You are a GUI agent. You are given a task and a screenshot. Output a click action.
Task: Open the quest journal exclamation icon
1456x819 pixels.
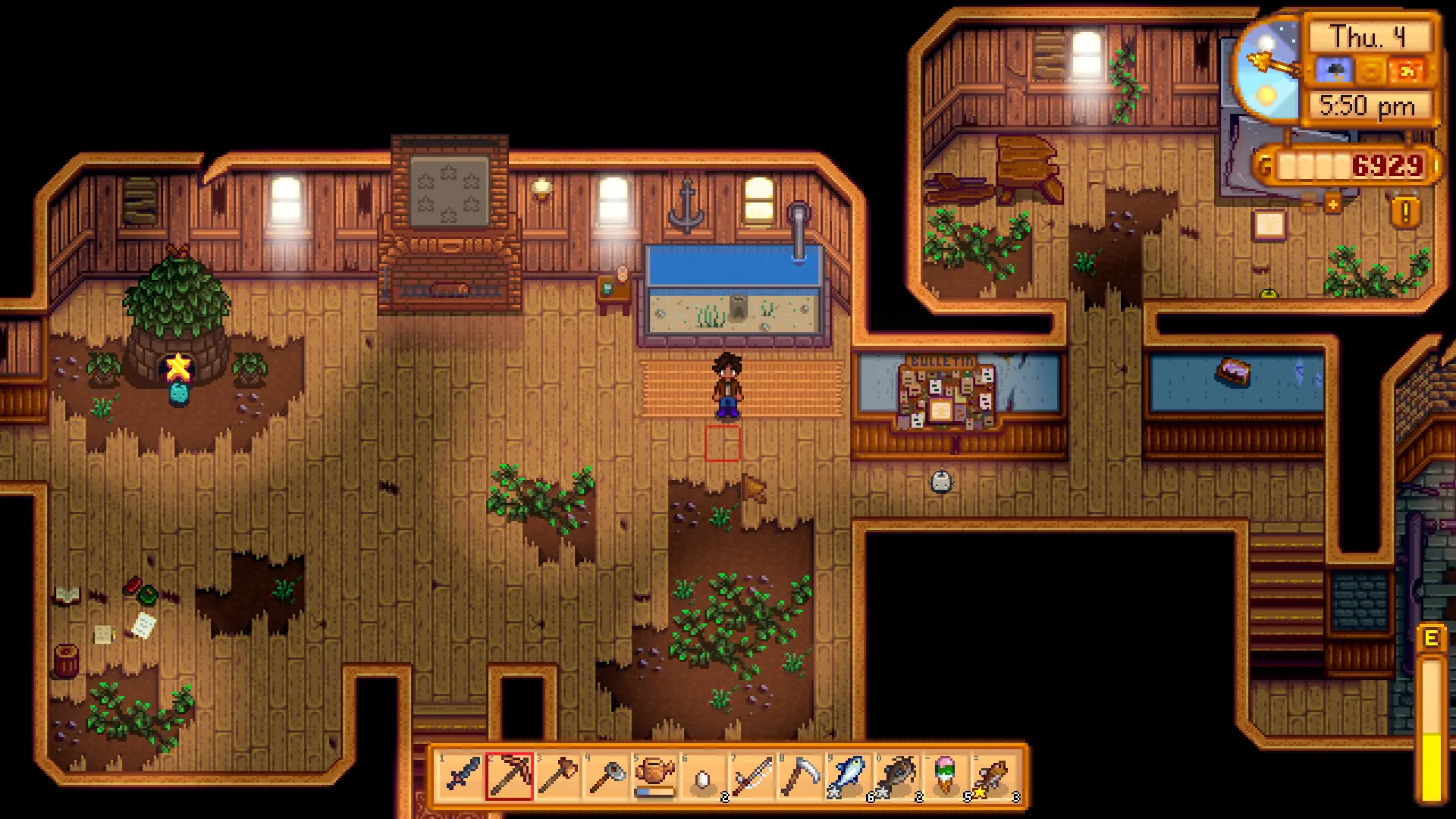point(1405,212)
